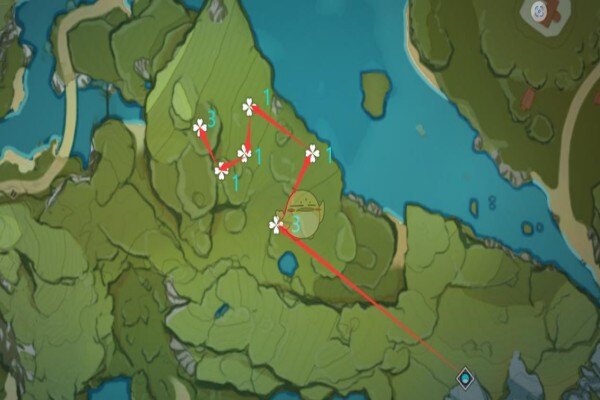Viewport: 600px width, 400px height.
Task: Select the flower marker on the yellow circle
Action: 277,226
